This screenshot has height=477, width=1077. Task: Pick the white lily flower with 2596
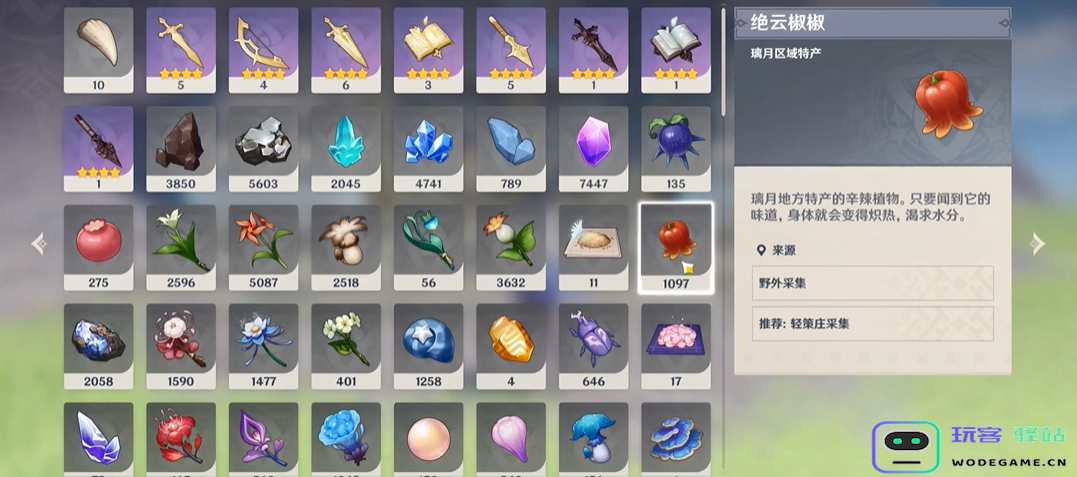click(x=181, y=246)
